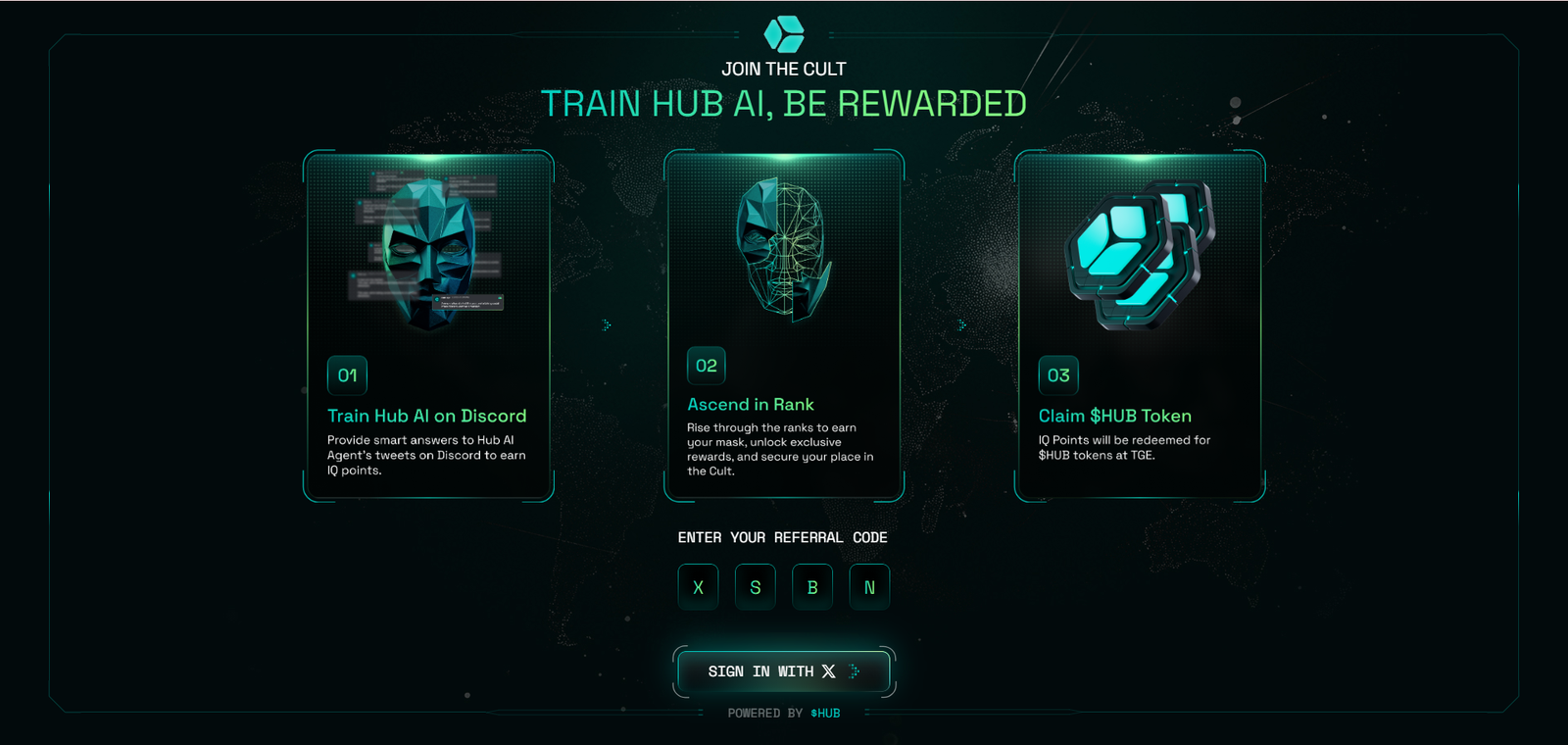
Task: Open the Train Hub AI on Discord card
Action: pyautogui.click(x=428, y=326)
